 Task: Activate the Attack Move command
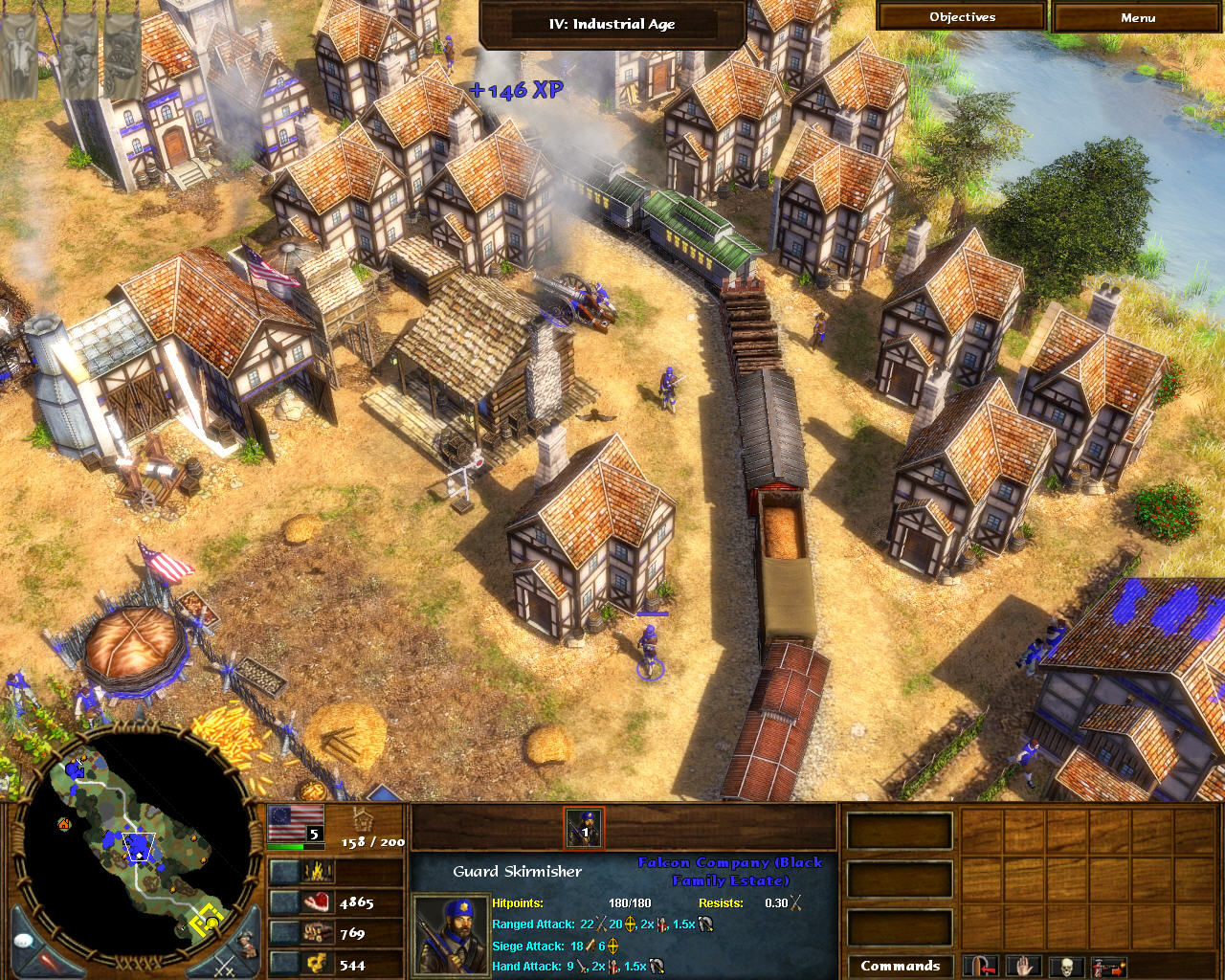pos(1109,969)
